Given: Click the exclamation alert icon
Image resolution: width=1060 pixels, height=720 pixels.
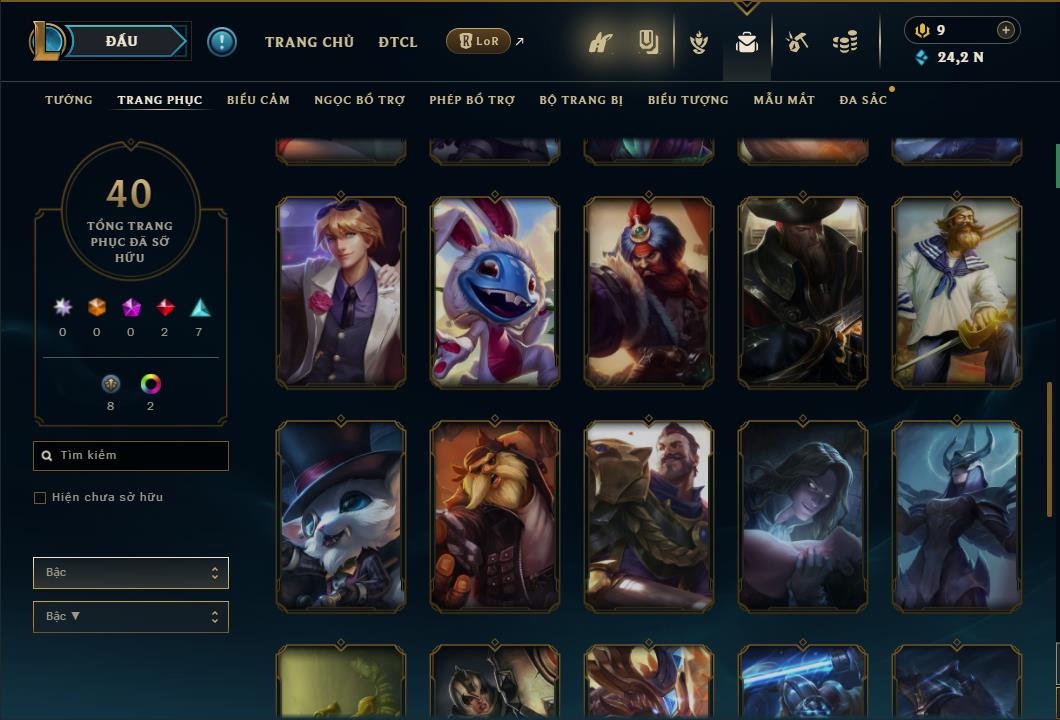Looking at the screenshot, I should (x=222, y=42).
